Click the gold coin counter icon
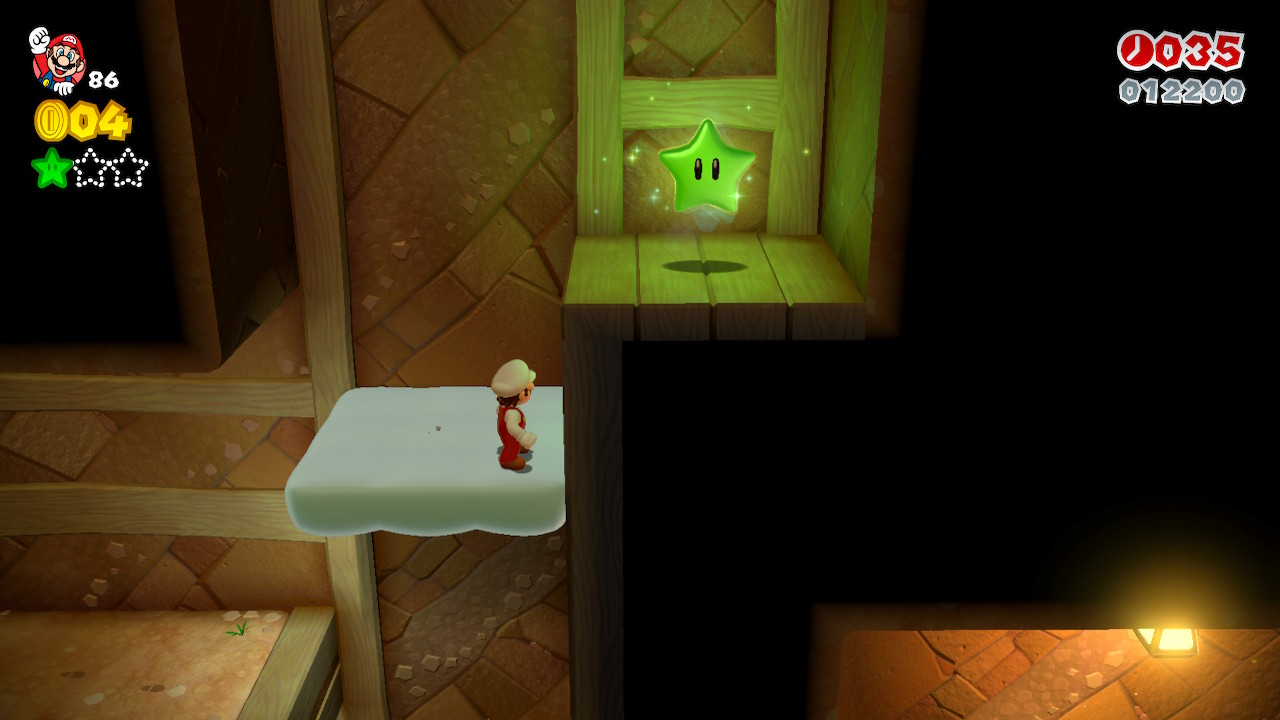The image size is (1280, 720). tap(50, 121)
